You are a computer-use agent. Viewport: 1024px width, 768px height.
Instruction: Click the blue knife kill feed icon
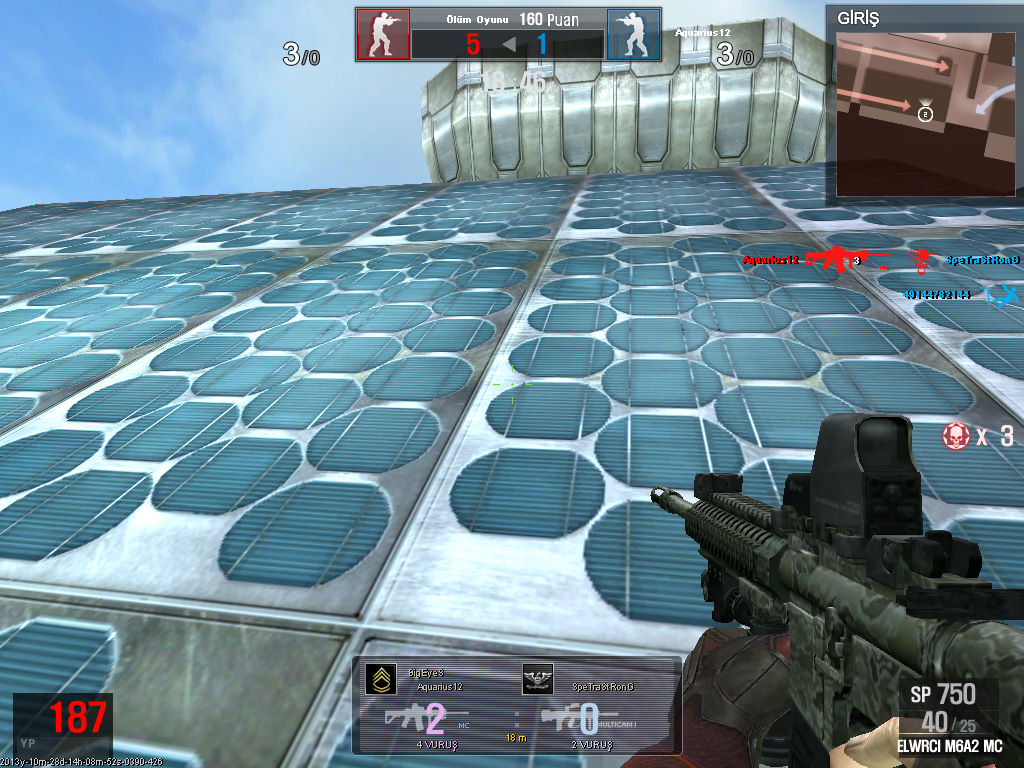(1002, 295)
